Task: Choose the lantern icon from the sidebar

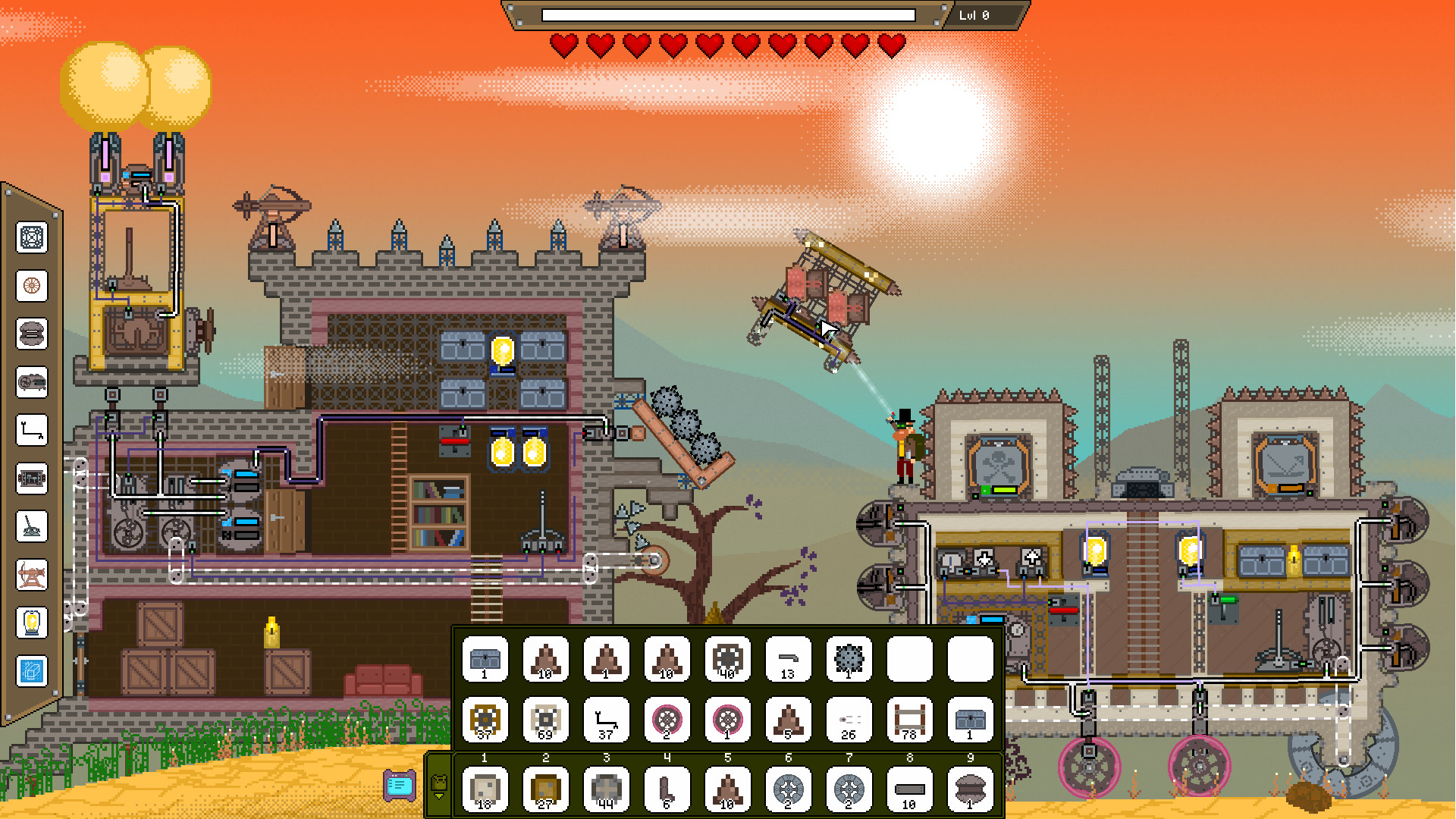Action: tap(32, 622)
